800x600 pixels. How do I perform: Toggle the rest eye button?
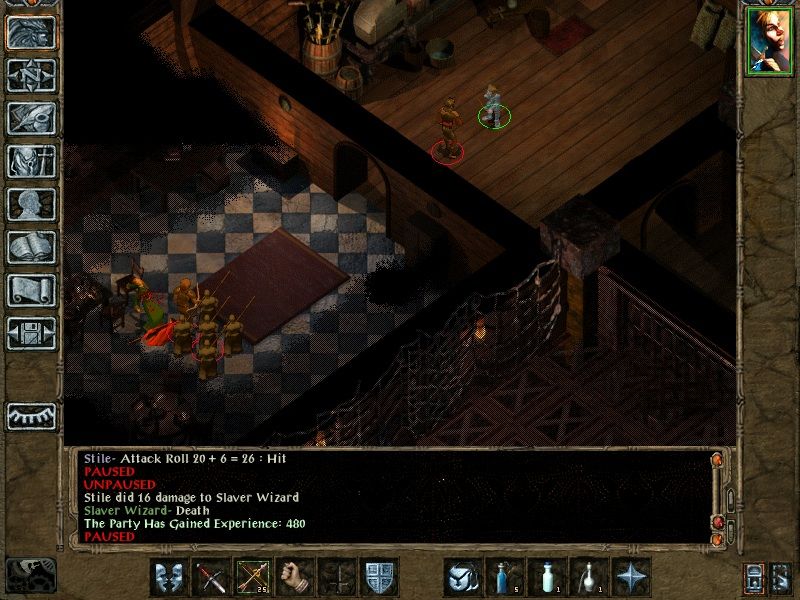(31, 414)
